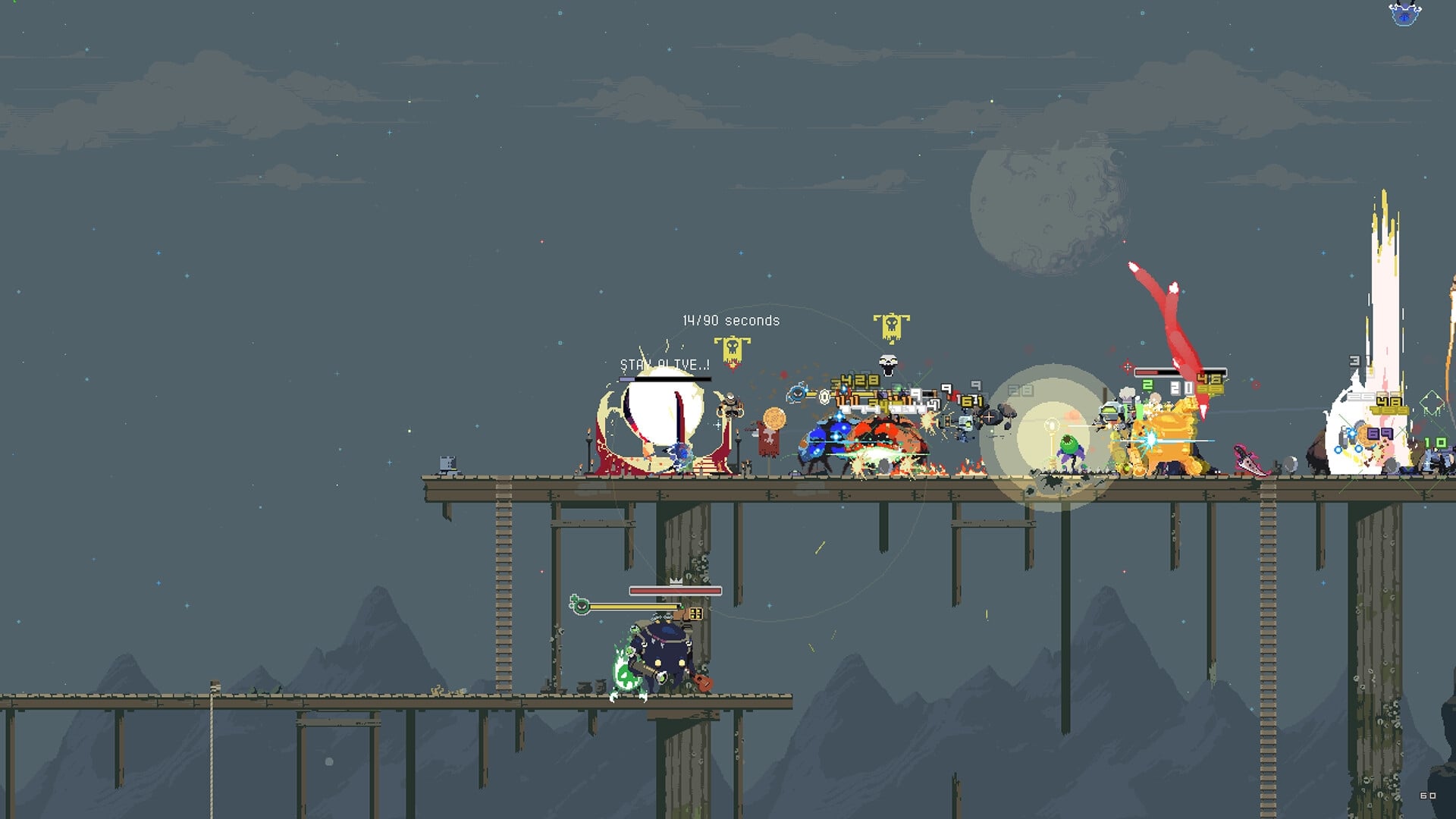Click the red boss health bar
Screen dimensions: 1456x819
pyautogui.click(x=675, y=591)
